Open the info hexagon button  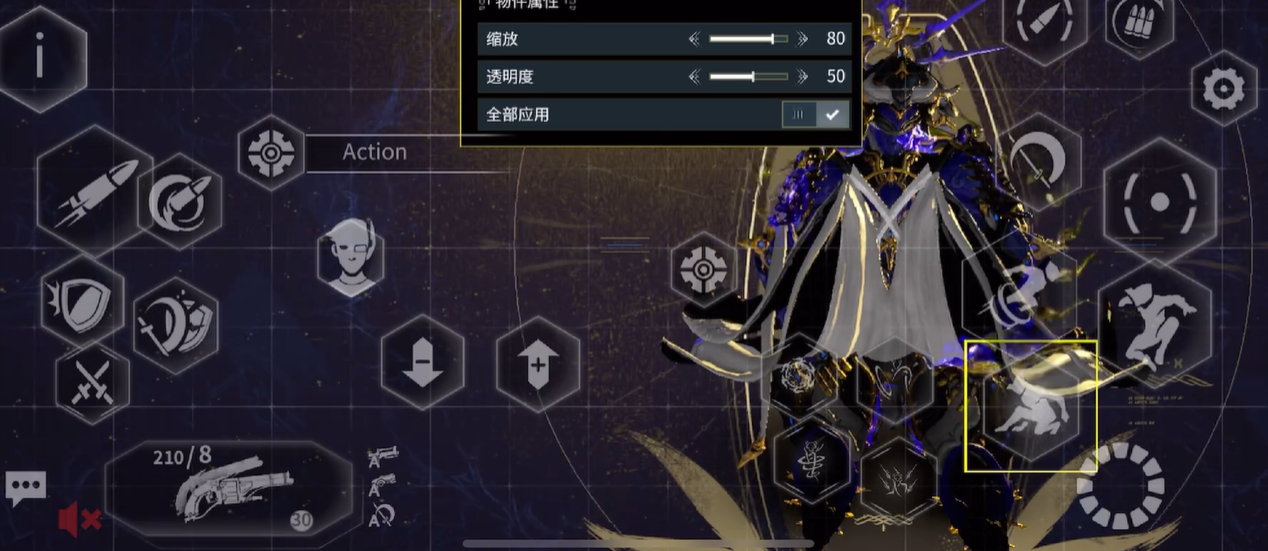click(41, 57)
